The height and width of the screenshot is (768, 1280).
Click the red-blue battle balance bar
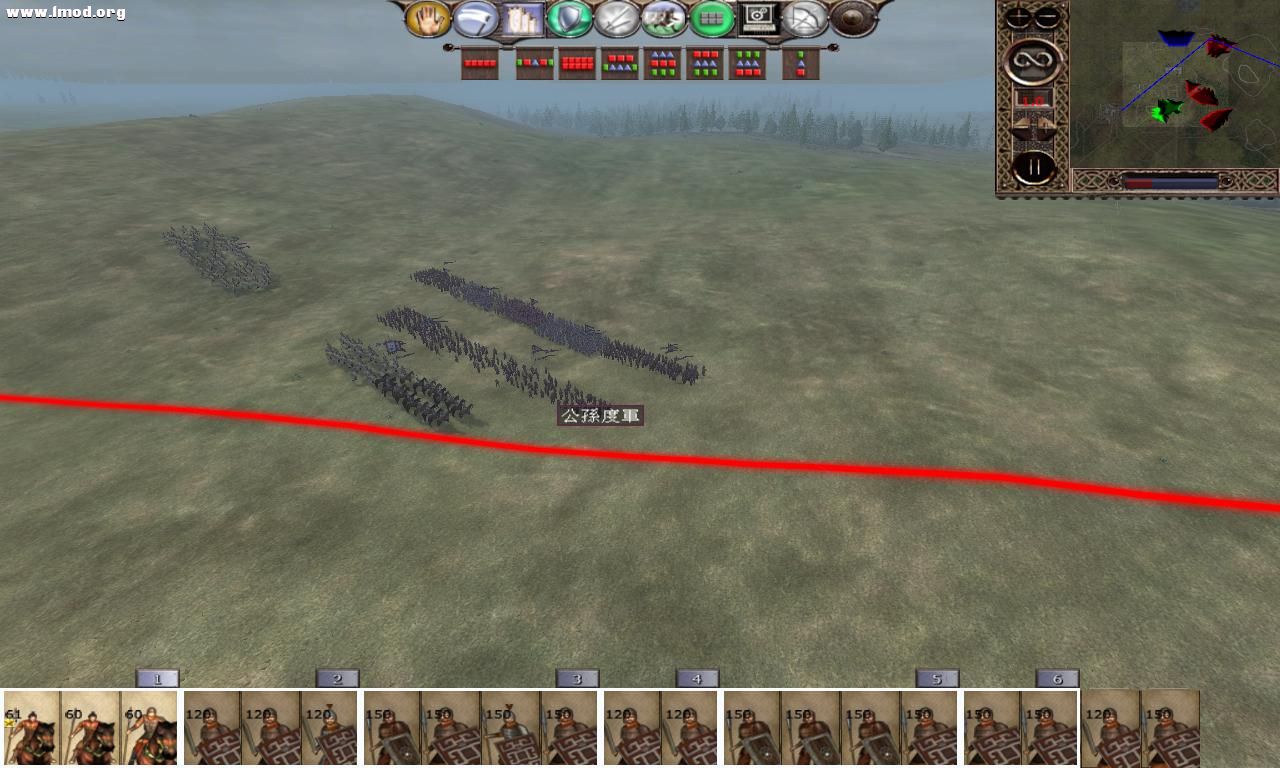click(1172, 181)
